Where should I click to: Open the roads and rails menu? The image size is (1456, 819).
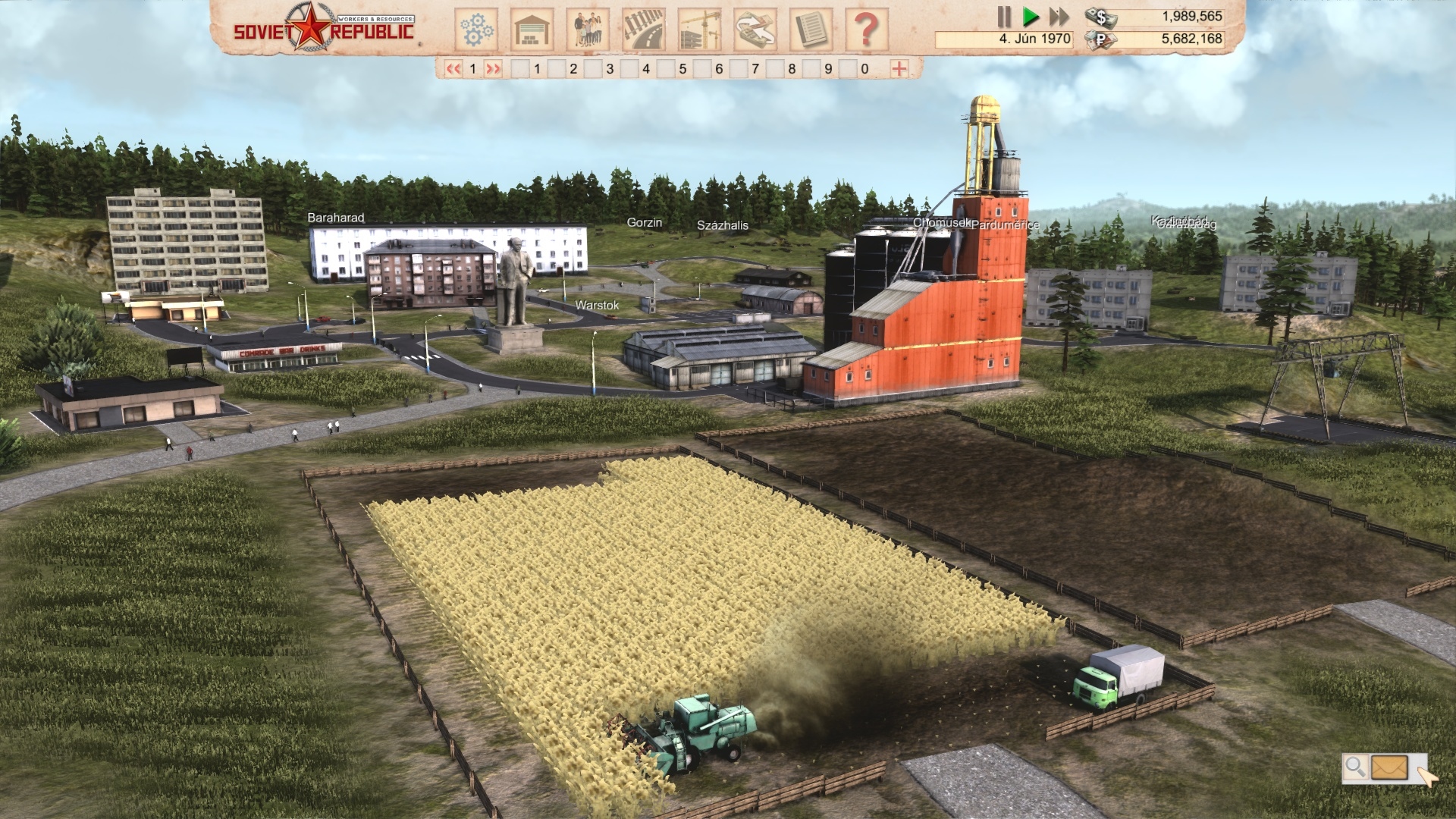(x=644, y=30)
